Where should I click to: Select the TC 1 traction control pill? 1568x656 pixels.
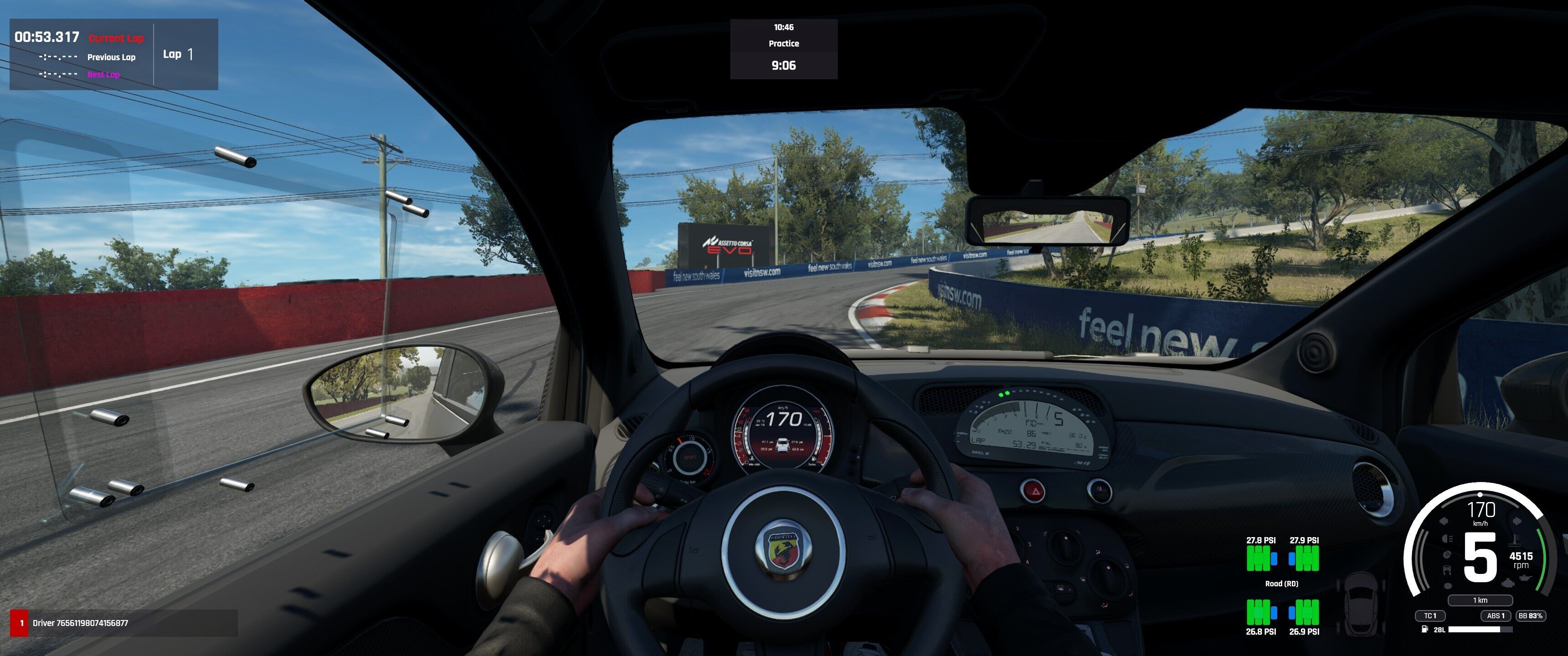(1430, 616)
